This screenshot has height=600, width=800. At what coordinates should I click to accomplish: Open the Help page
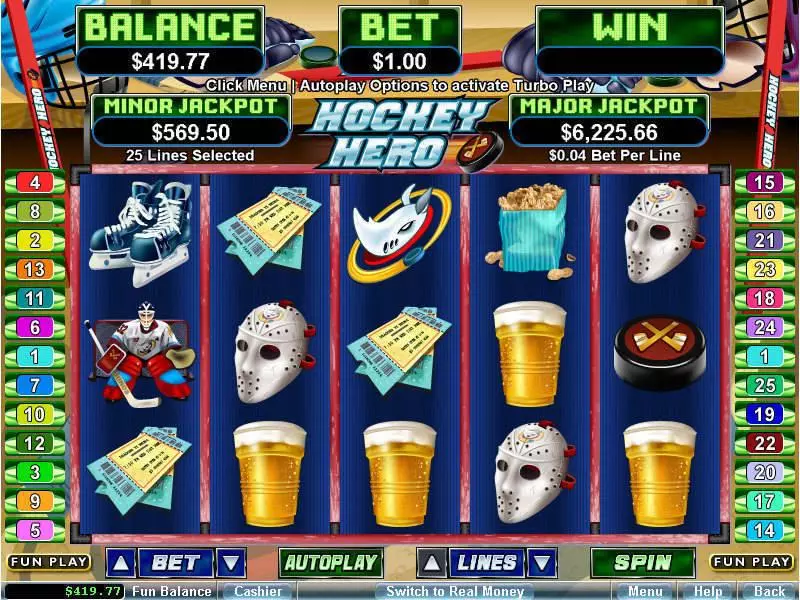click(707, 591)
